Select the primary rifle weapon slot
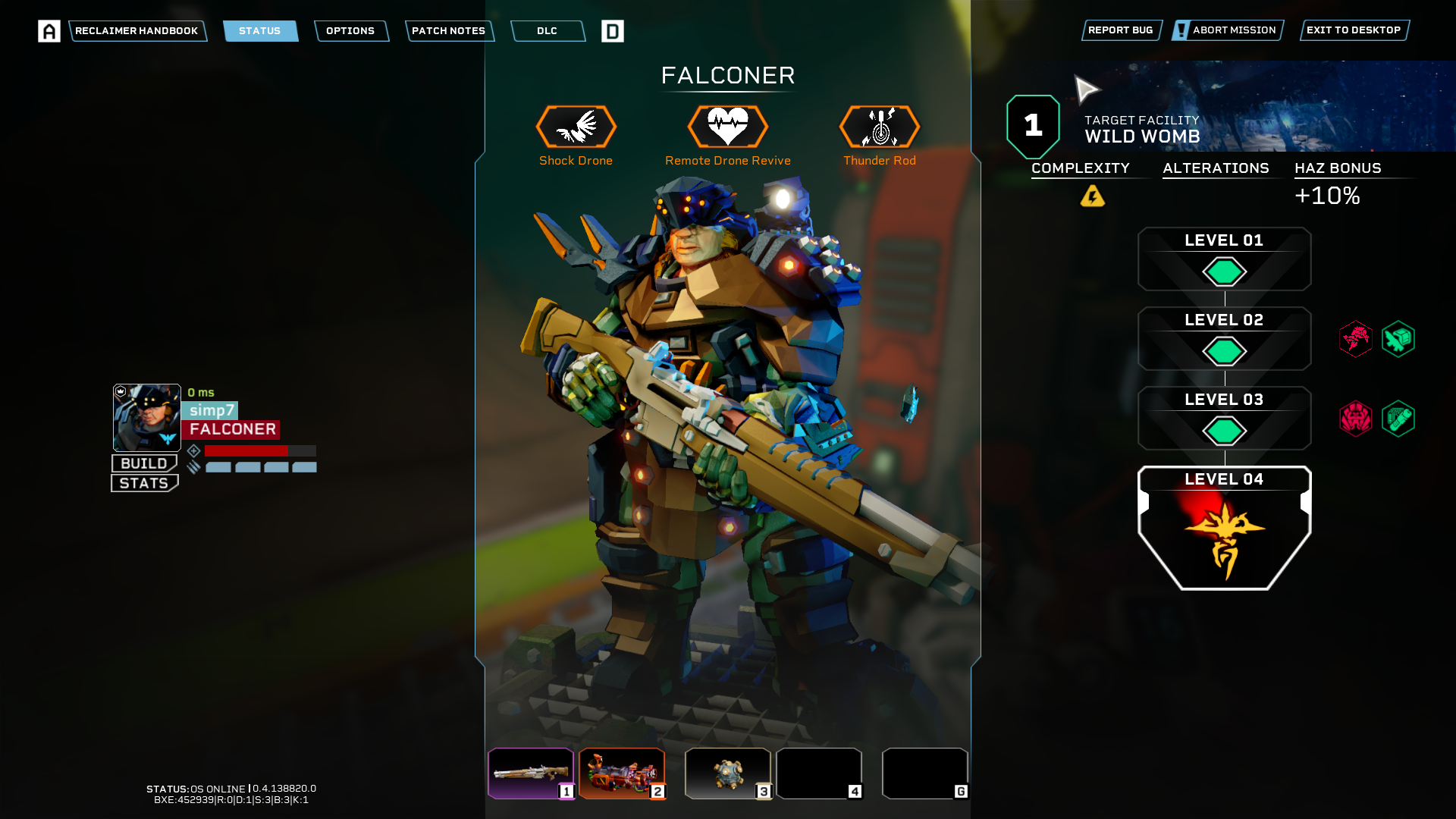Image resolution: width=1456 pixels, height=819 pixels. [x=530, y=773]
